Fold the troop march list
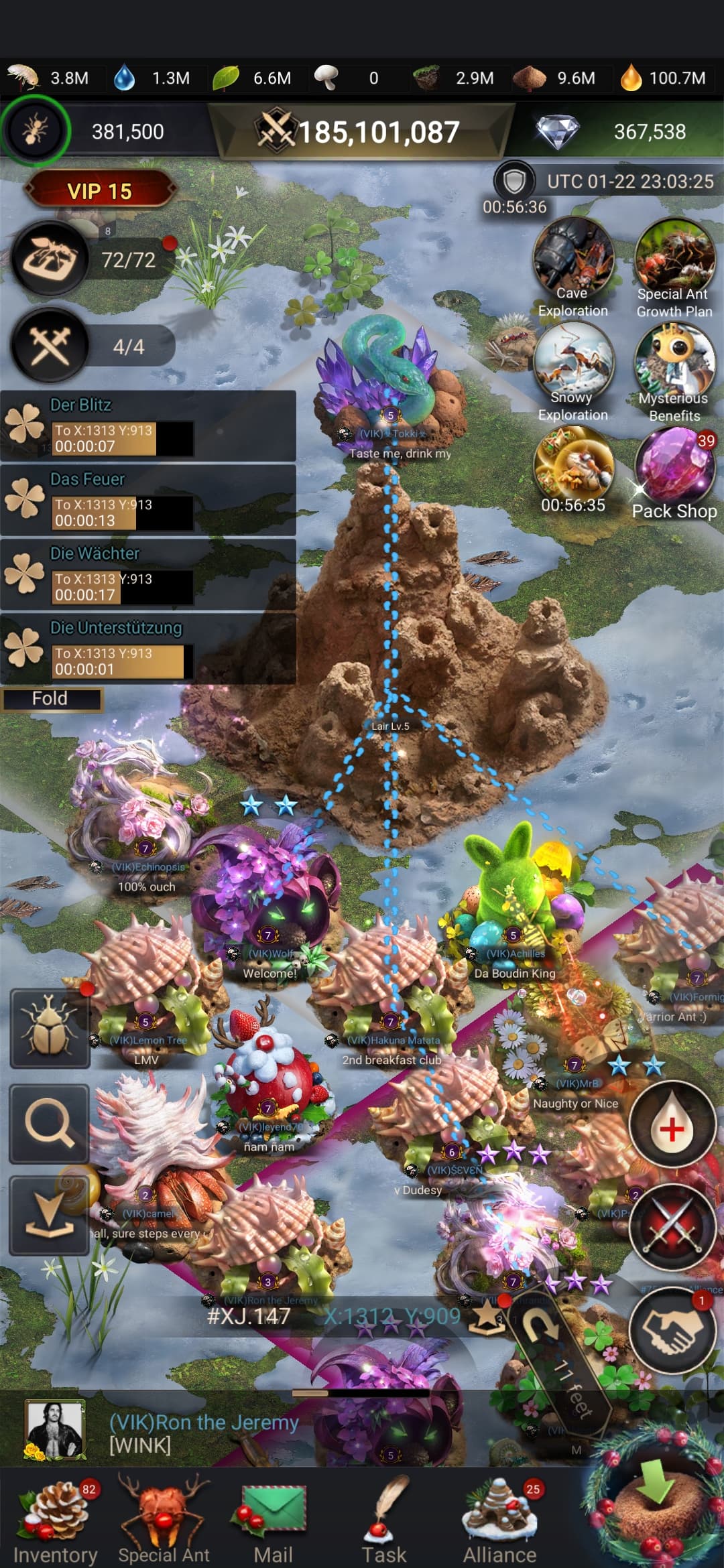This screenshot has width=724, height=1568. pos(51,698)
